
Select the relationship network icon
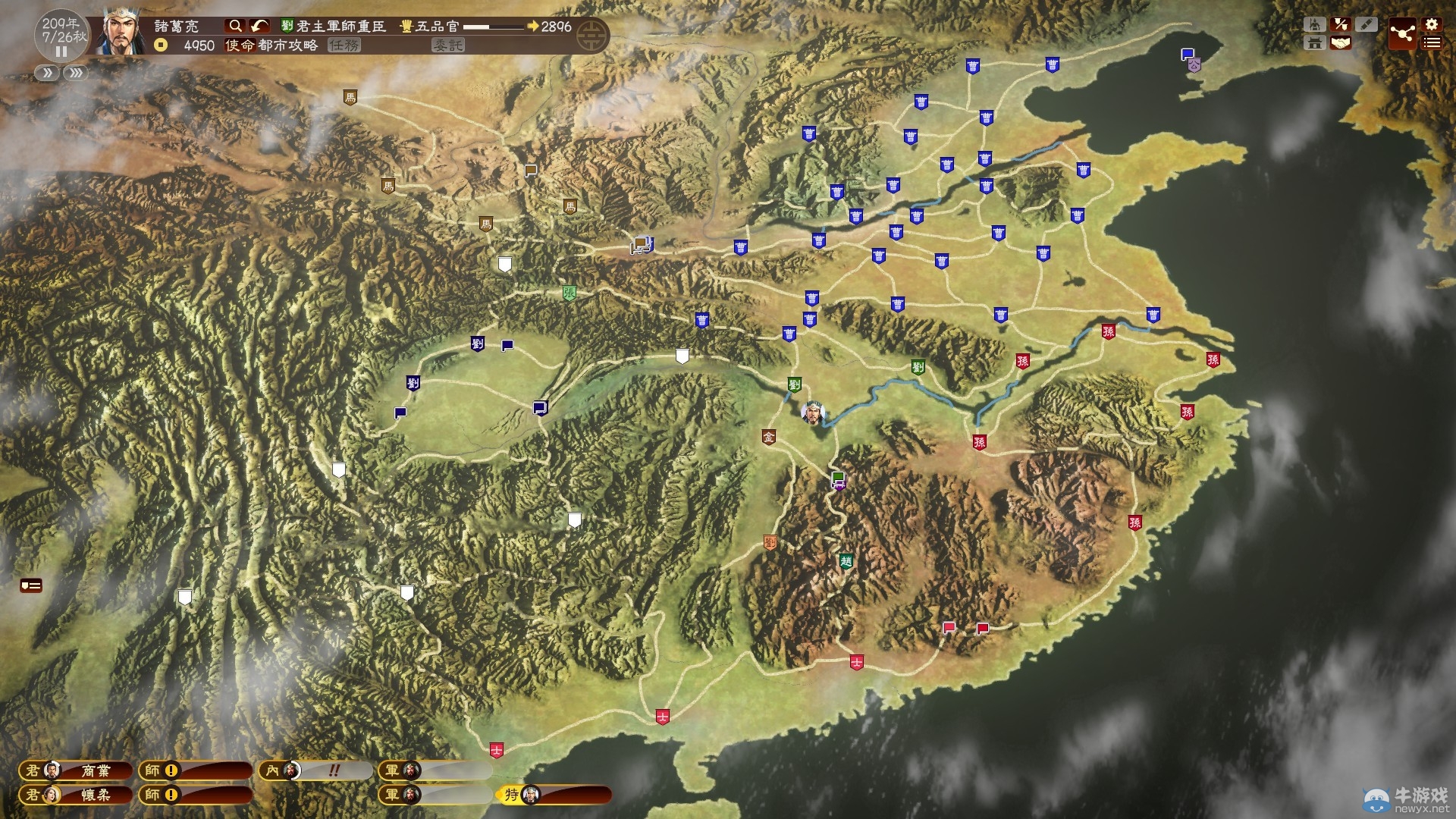point(1402,33)
